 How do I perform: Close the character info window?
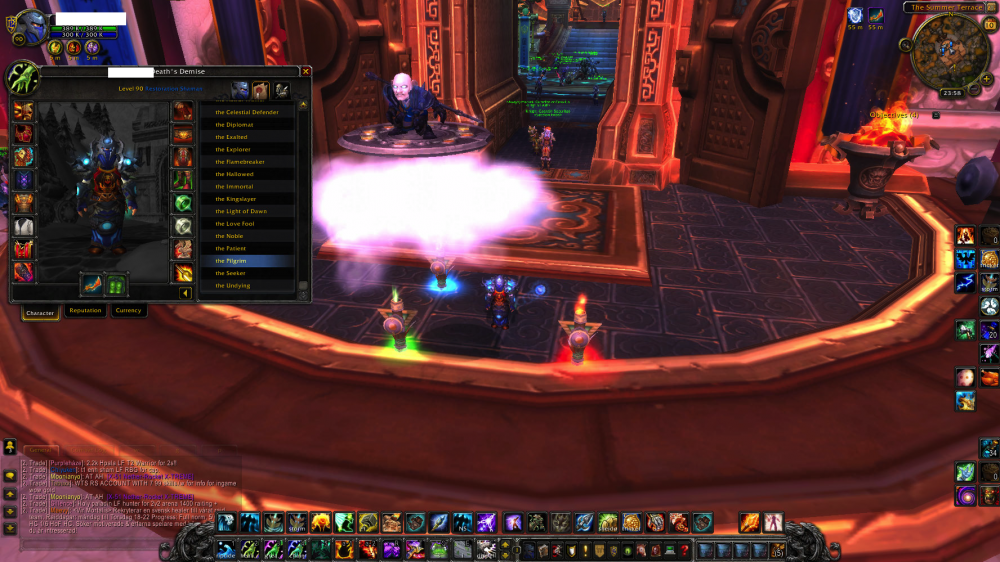point(306,72)
